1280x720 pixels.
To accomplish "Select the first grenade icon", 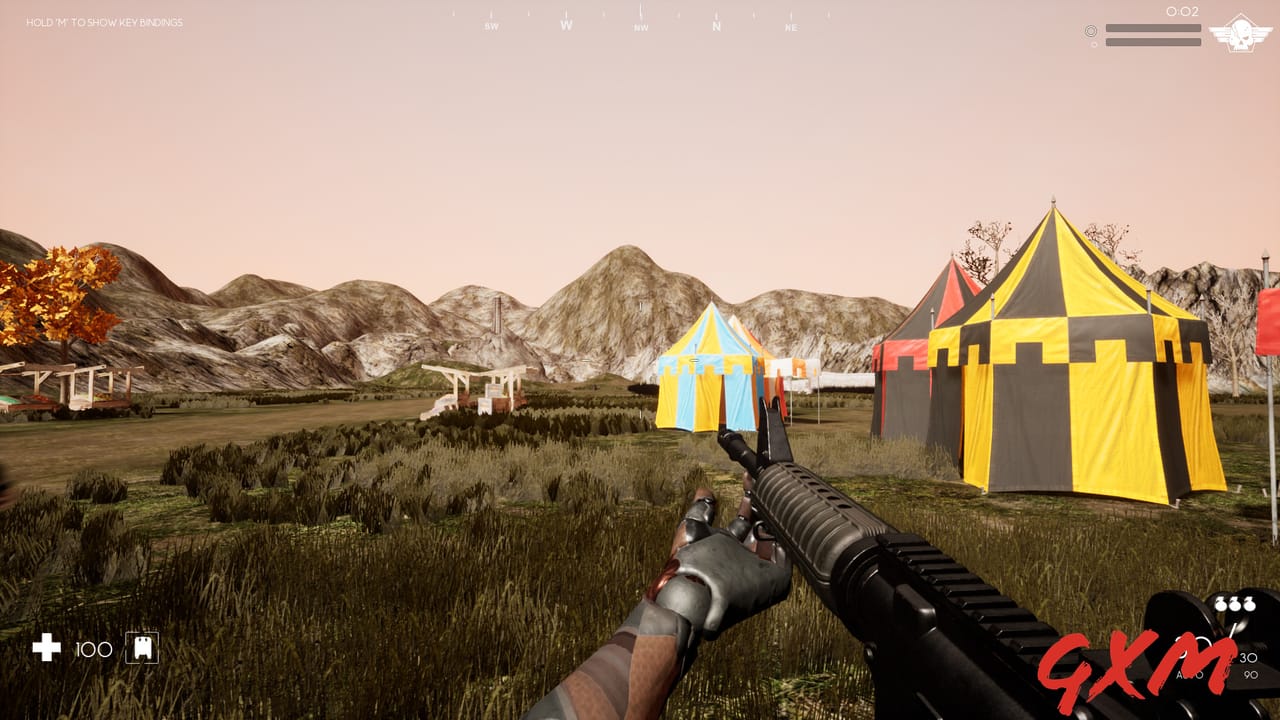I will (x=1219, y=604).
